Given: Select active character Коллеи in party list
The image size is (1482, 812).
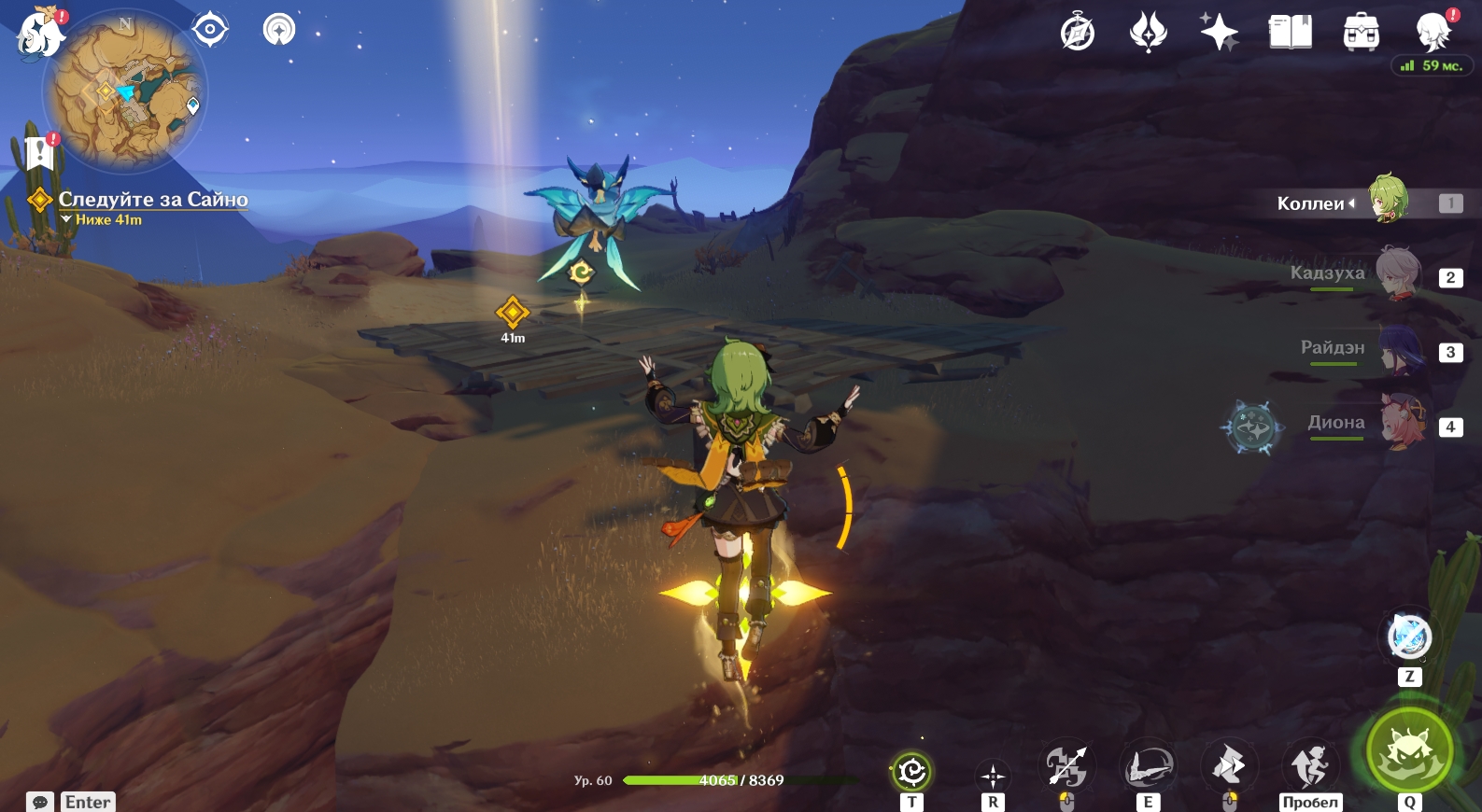Looking at the screenshot, I should point(1388,200).
